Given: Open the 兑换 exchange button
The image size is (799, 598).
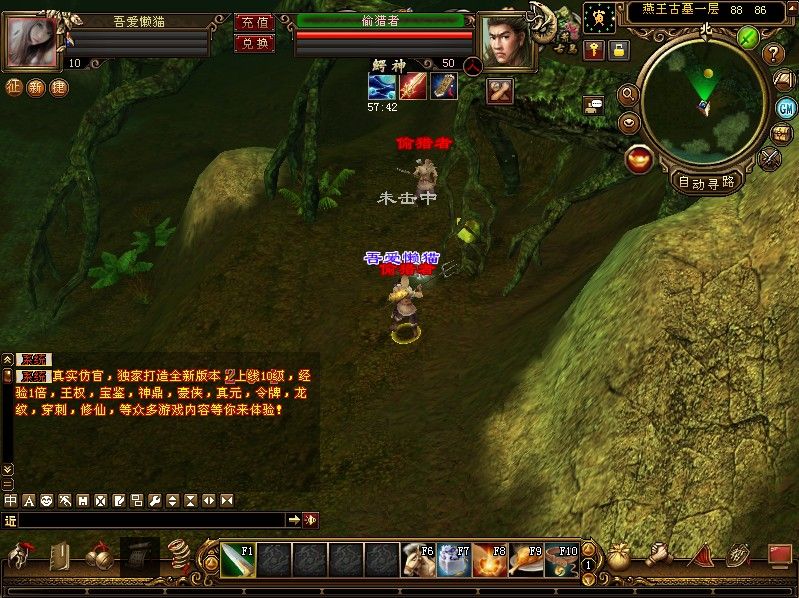Looking at the screenshot, I should [254, 43].
